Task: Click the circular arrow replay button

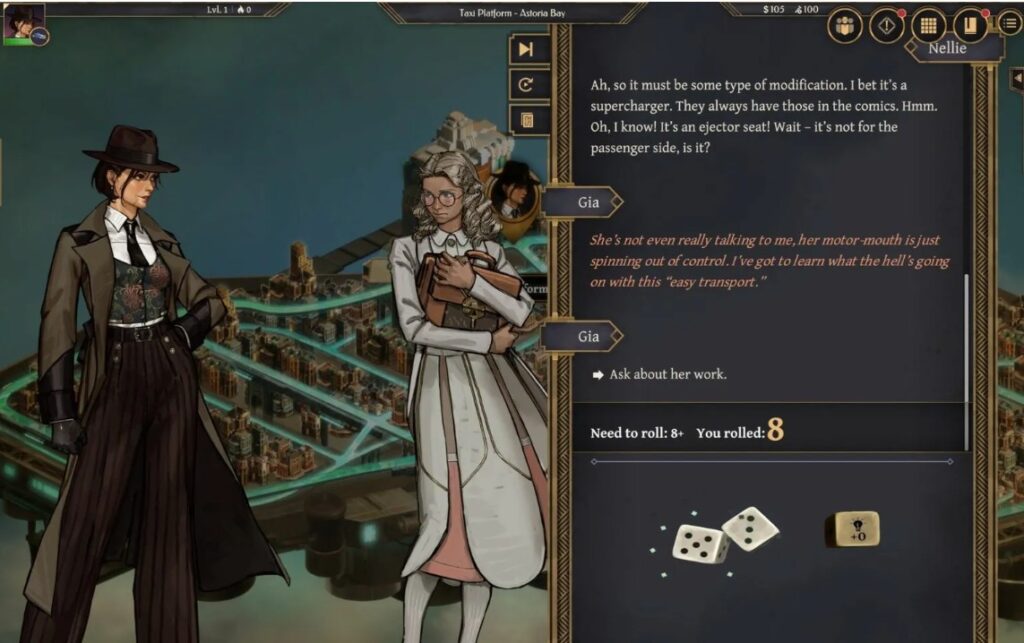Action: (526, 85)
